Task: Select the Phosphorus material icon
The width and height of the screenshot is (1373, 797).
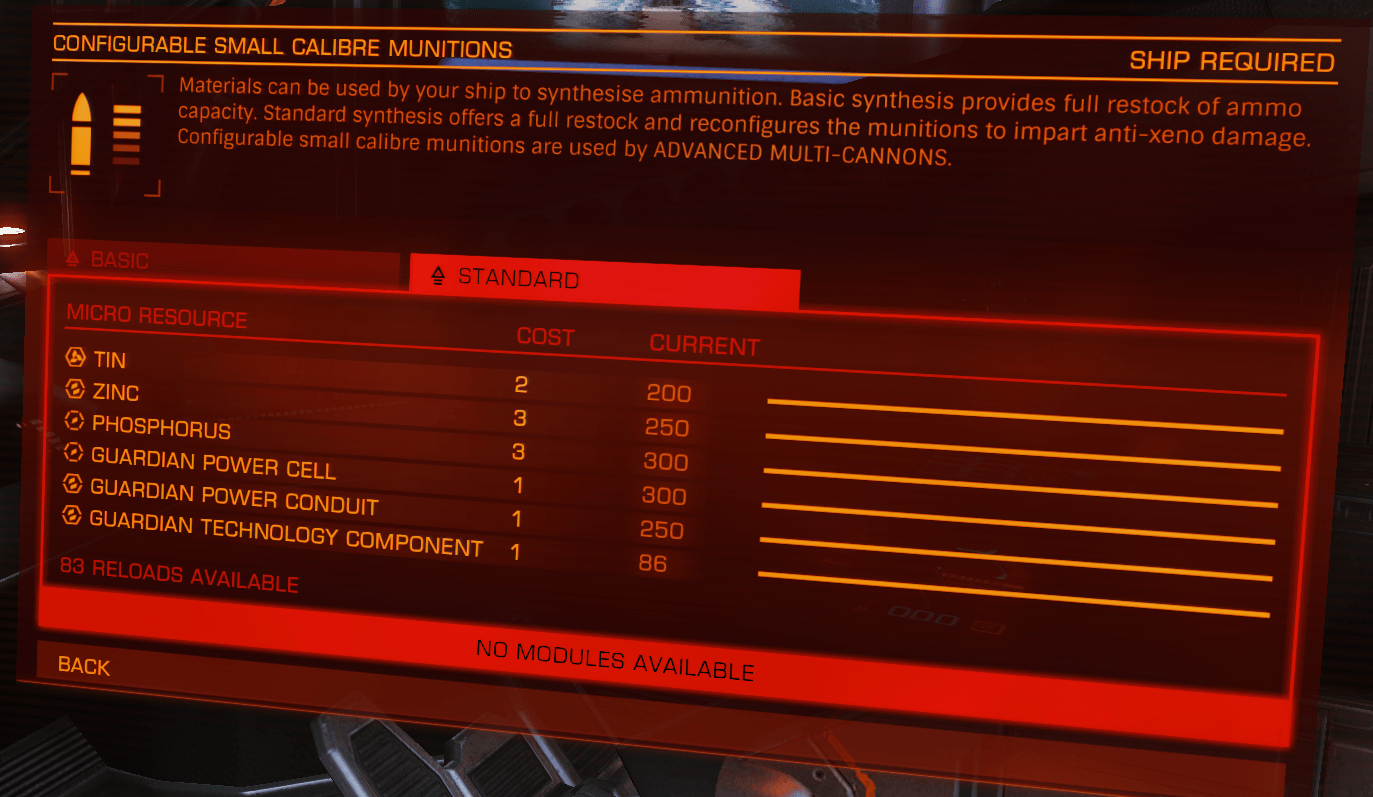Action: pyautogui.click(x=73, y=421)
